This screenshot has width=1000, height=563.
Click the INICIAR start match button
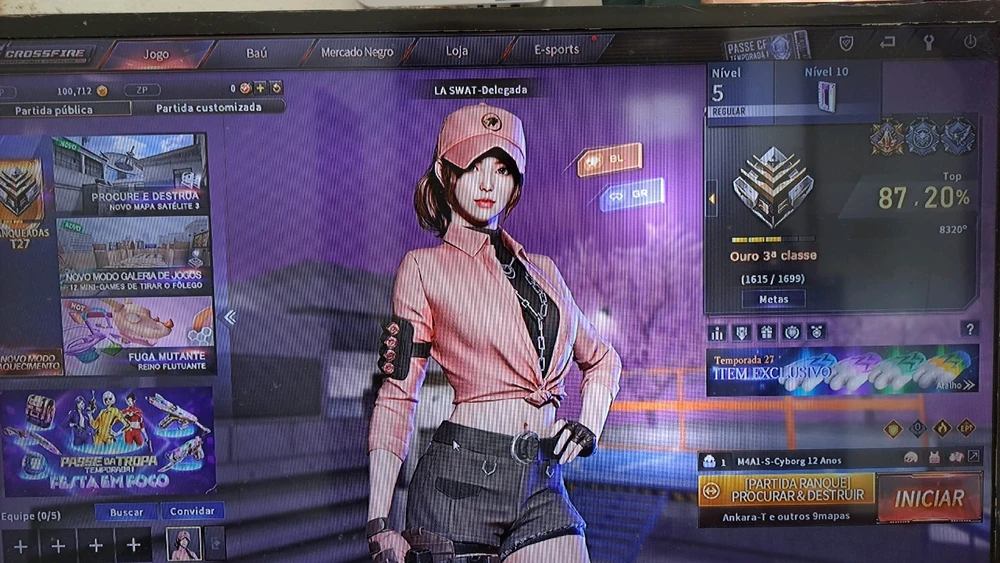coord(928,497)
